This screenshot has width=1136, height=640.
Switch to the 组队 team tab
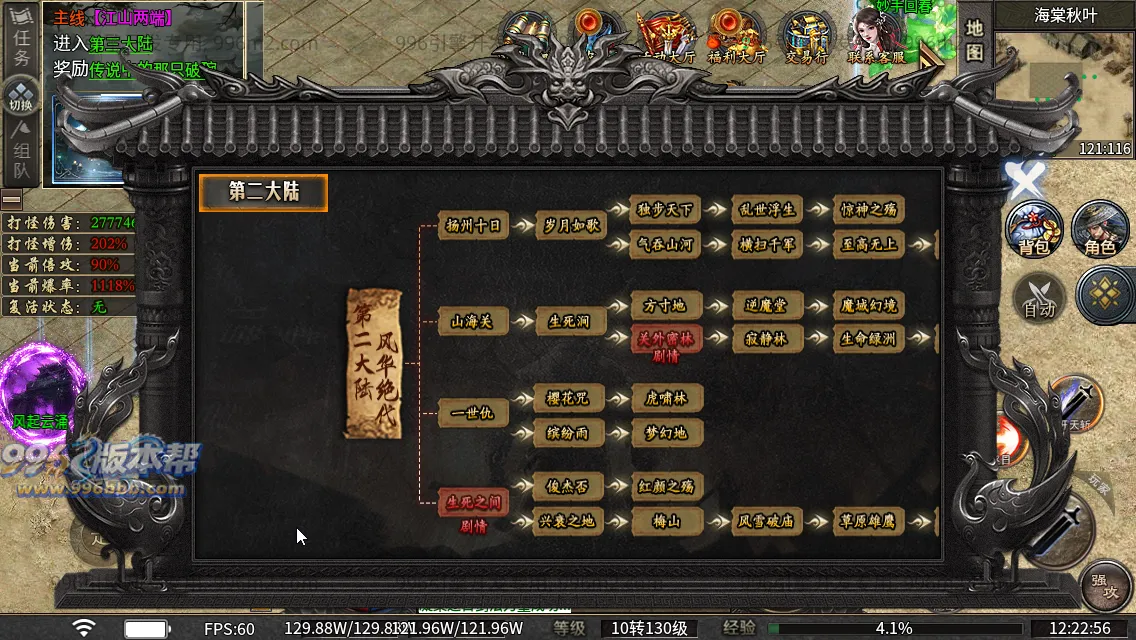click(21, 160)
